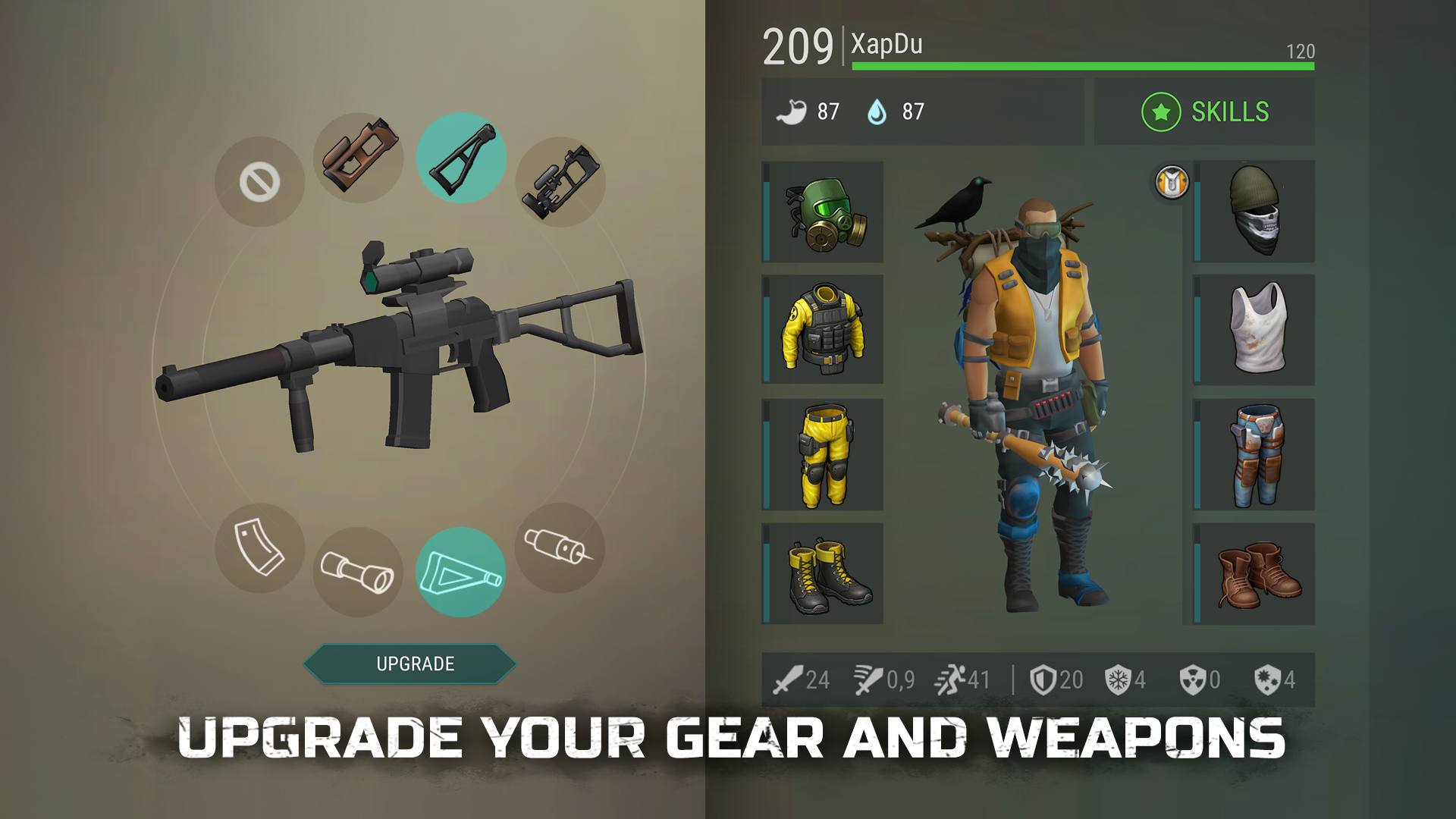Click the melee damage sword stat

[x=789, y=680]
